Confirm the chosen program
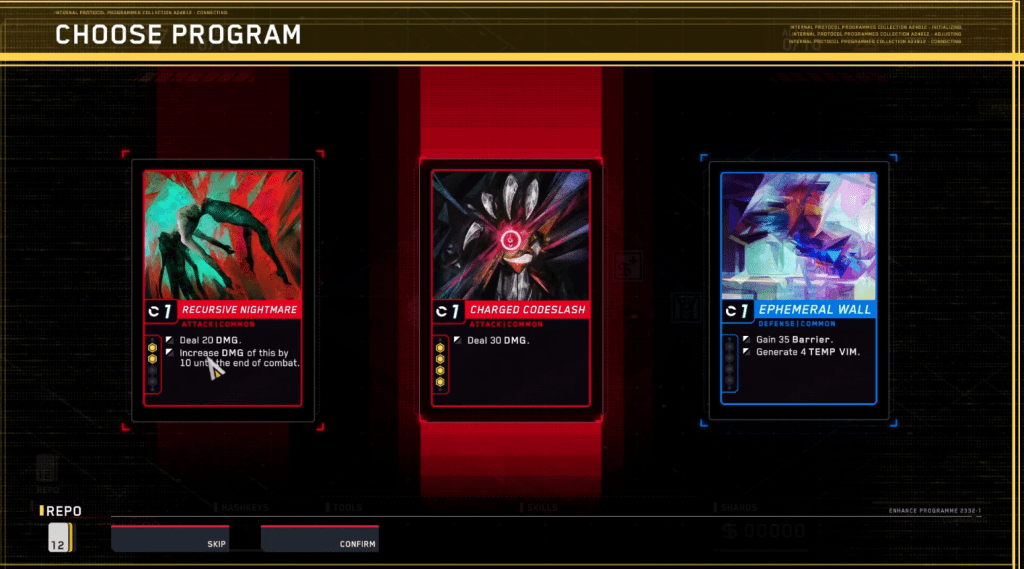The image size is (1024, 569). (x=320, y=540)
